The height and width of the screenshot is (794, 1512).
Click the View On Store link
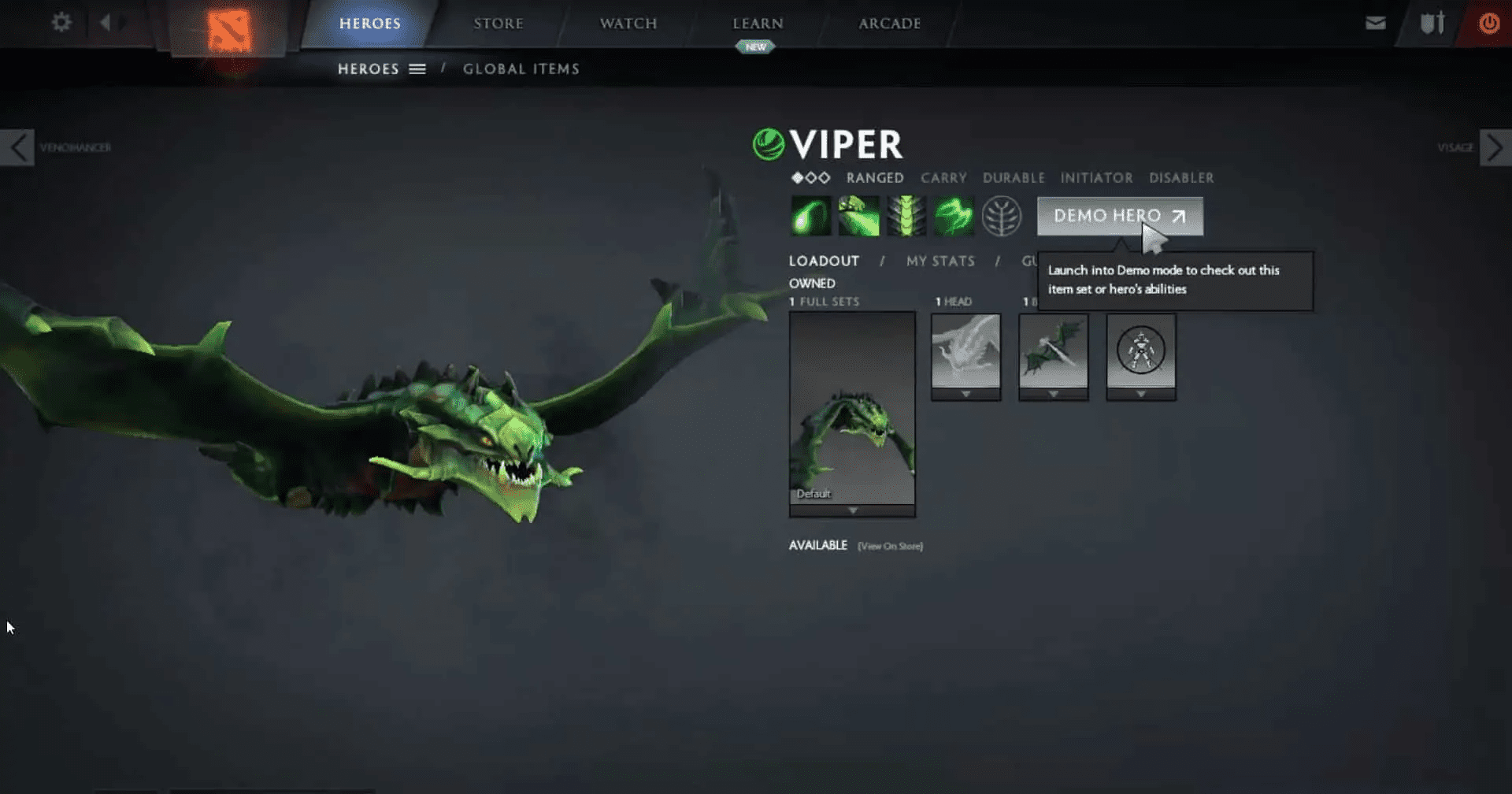(x=889, y=545)
